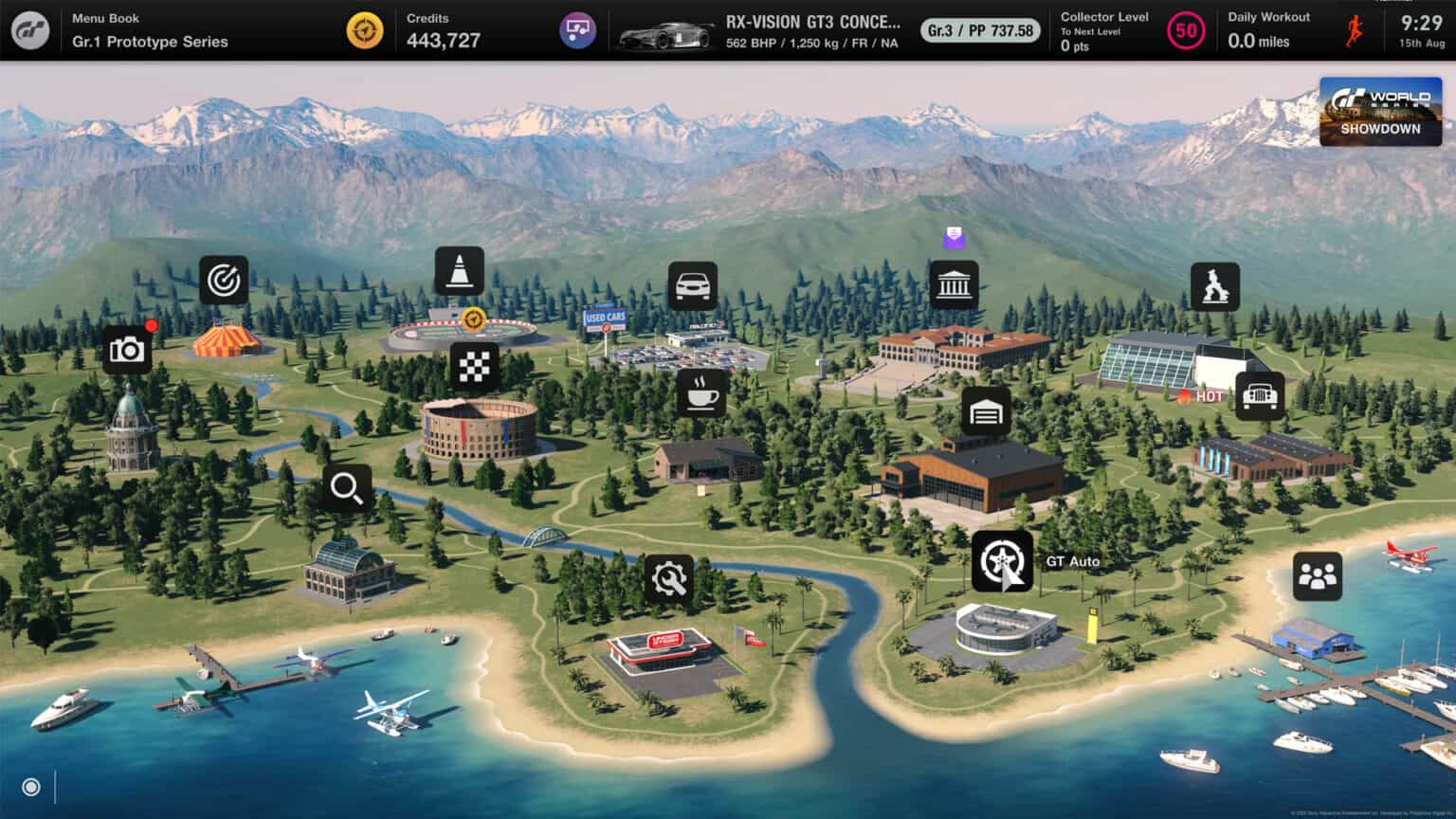Open the Music Rally purple icon
This screenshot has height=819, width=1456.
coord(575,30)
